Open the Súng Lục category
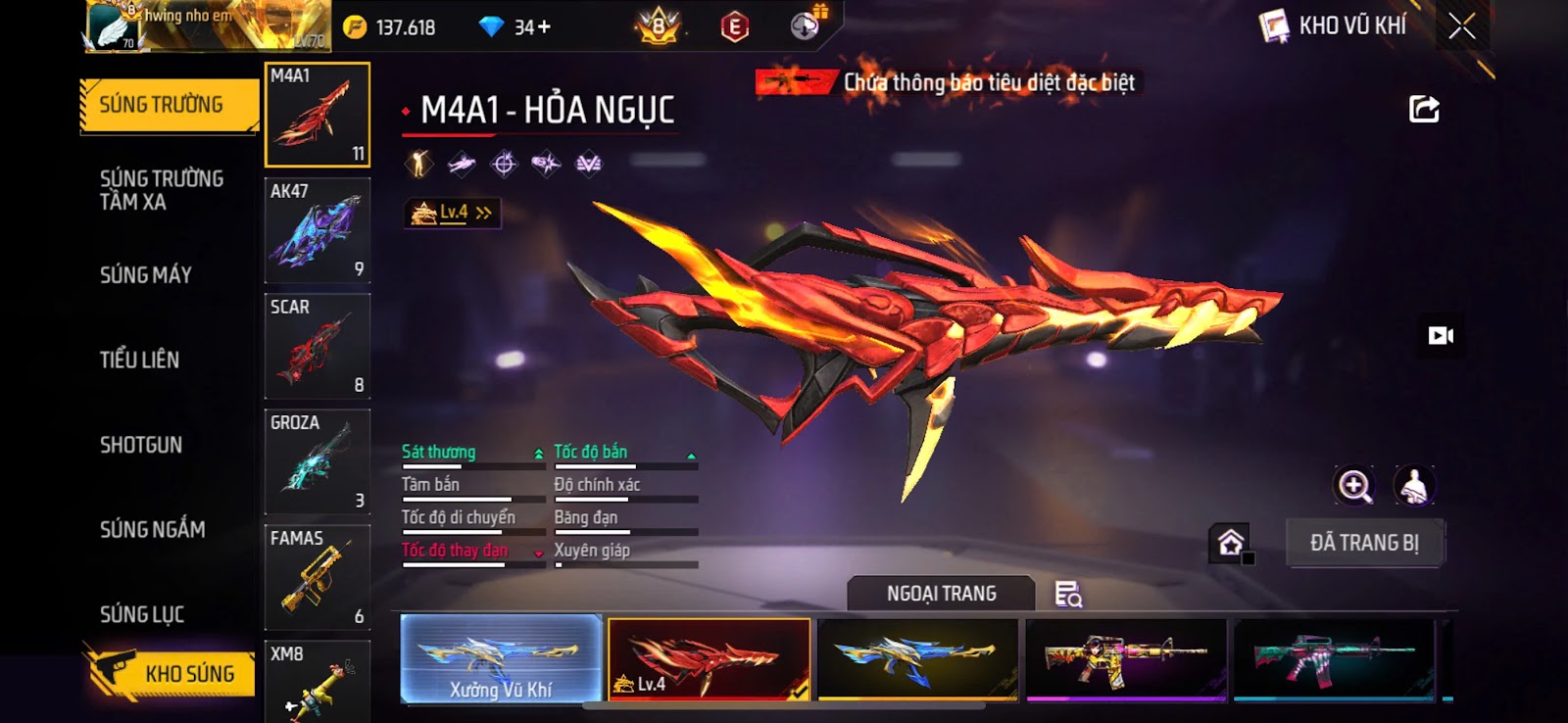1568x723 pixels. 141,614
